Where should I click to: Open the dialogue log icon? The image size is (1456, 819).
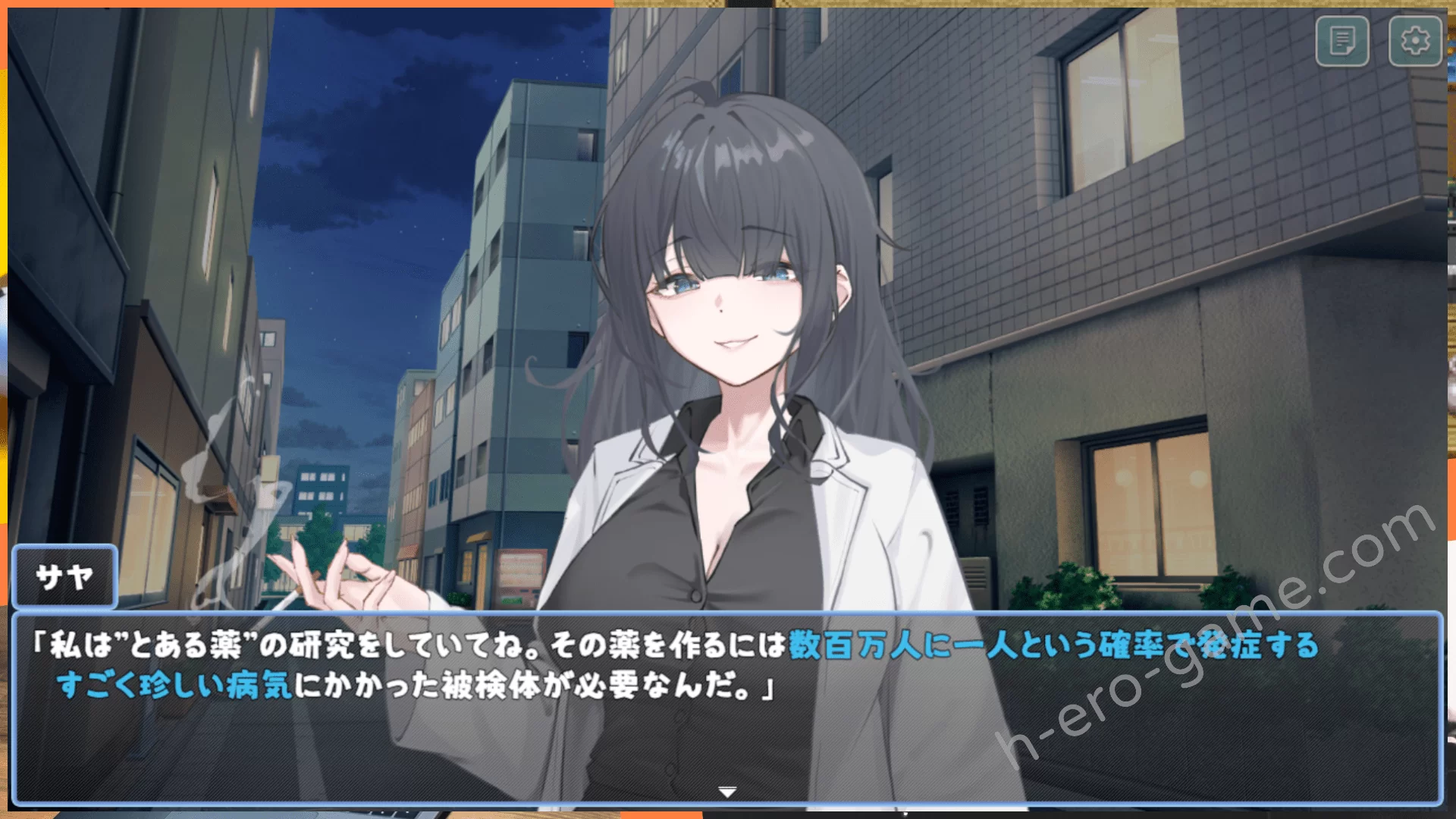pyautogui.click(x=1342, y=41)
